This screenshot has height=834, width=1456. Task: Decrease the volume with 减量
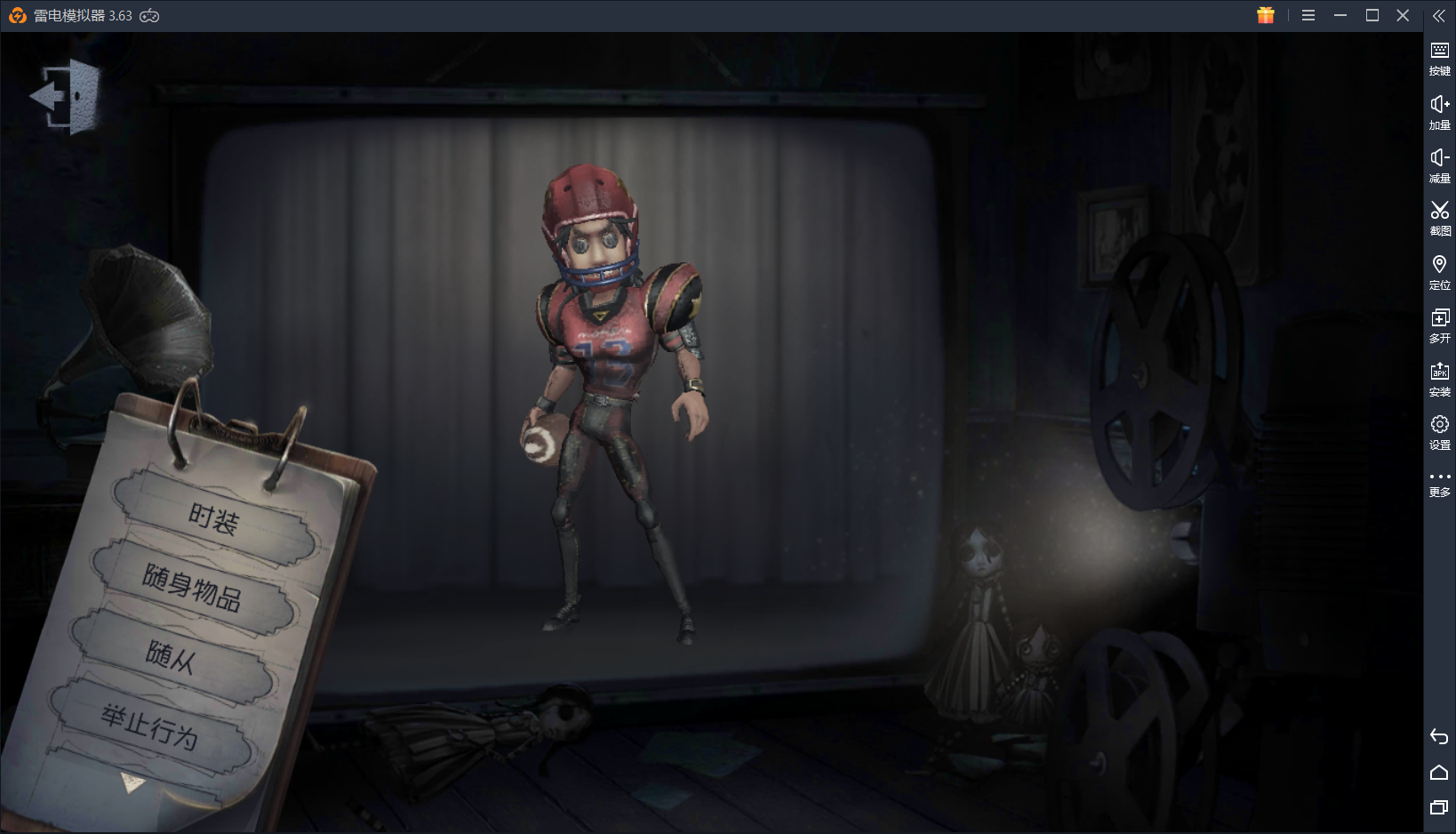(1438, 164)
